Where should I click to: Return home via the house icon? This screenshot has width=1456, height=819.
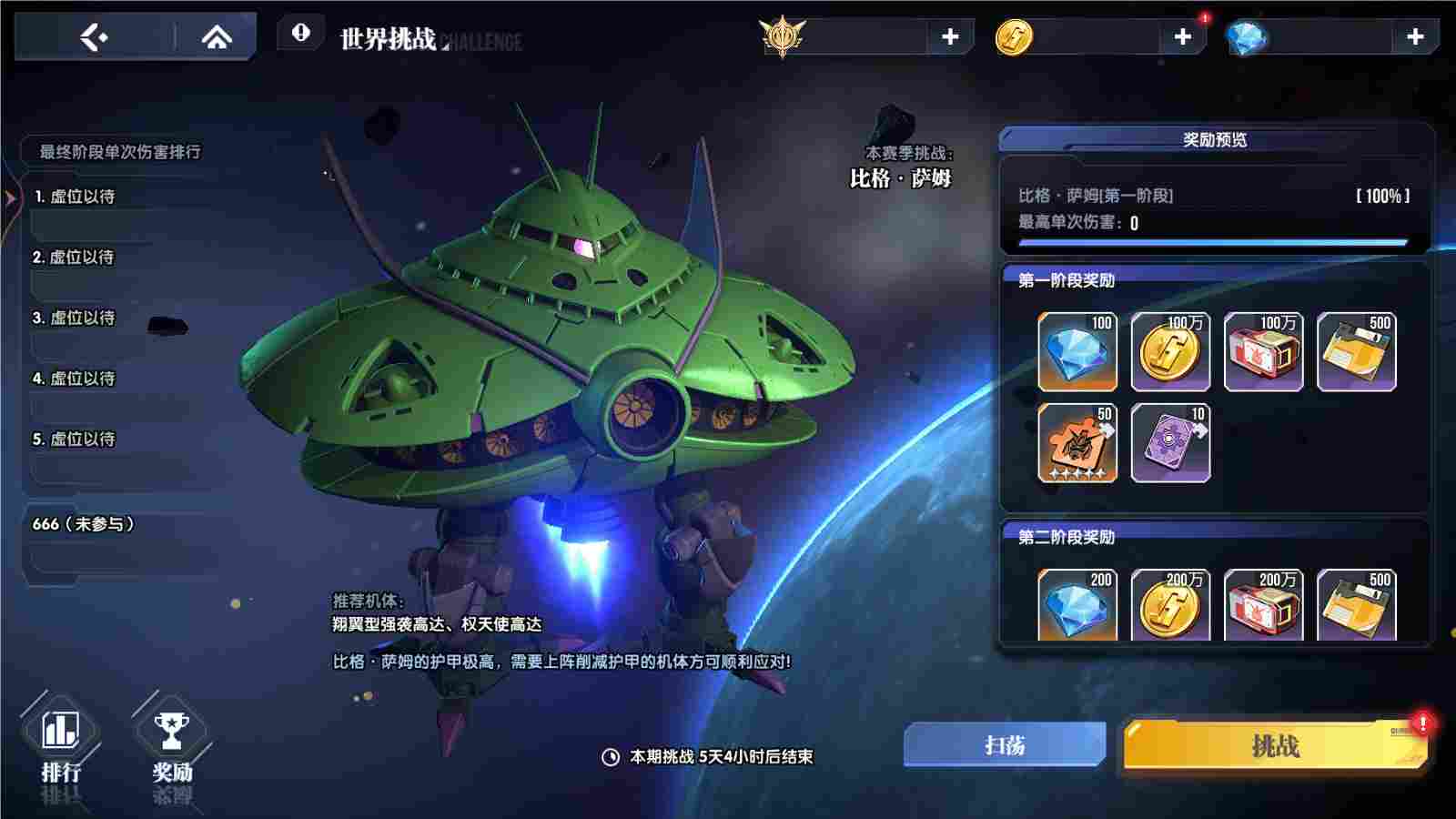pyautogui.click(x=216, y=38)
